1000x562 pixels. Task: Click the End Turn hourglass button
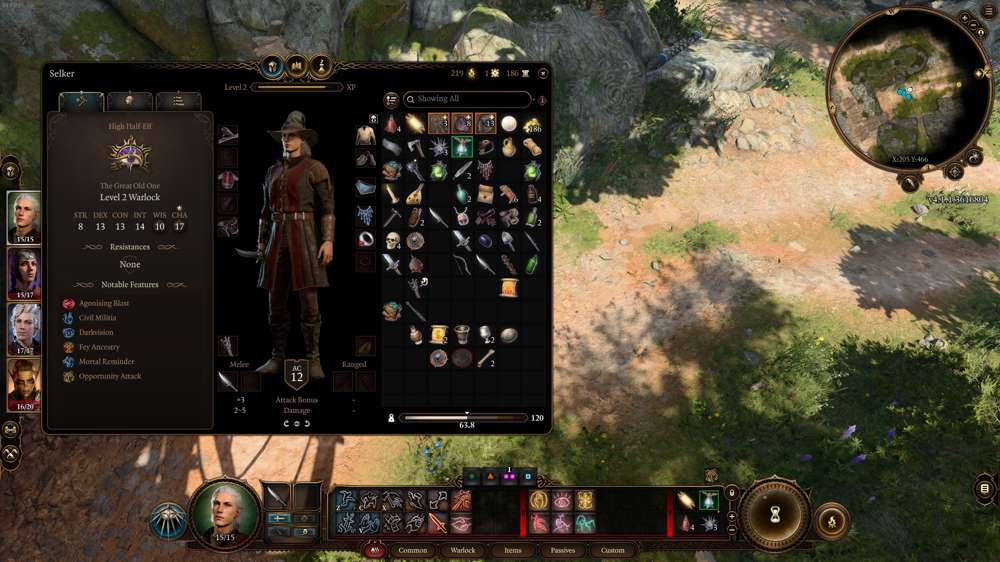776,515
